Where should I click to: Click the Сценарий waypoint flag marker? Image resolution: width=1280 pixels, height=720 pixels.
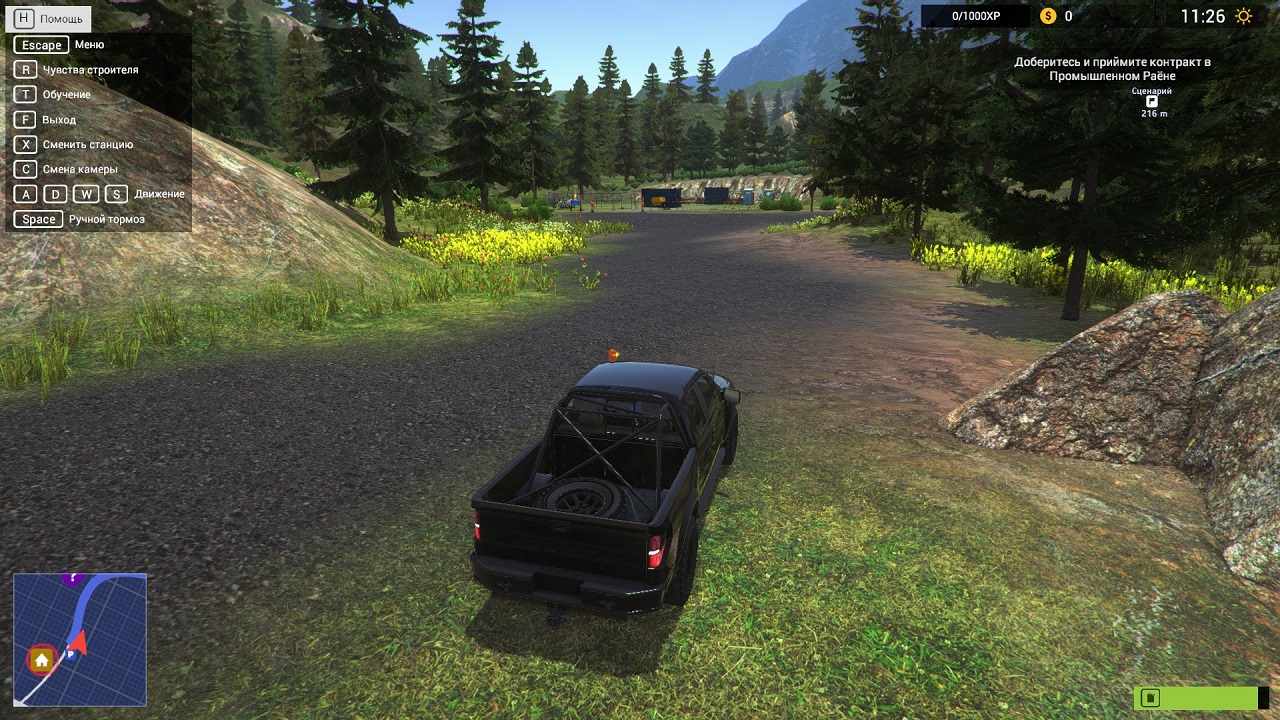1151,102
